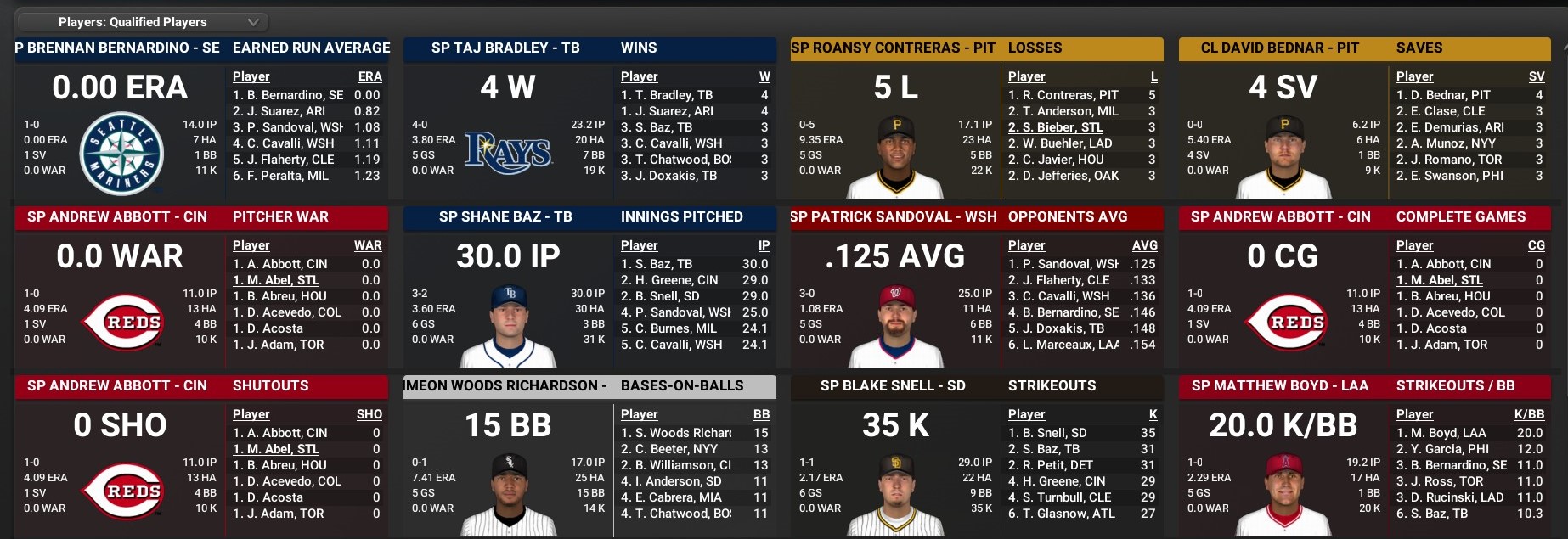Open the Players: Qualified Players dropdown
1568x539 pixels.
click(x=141, y=22)
